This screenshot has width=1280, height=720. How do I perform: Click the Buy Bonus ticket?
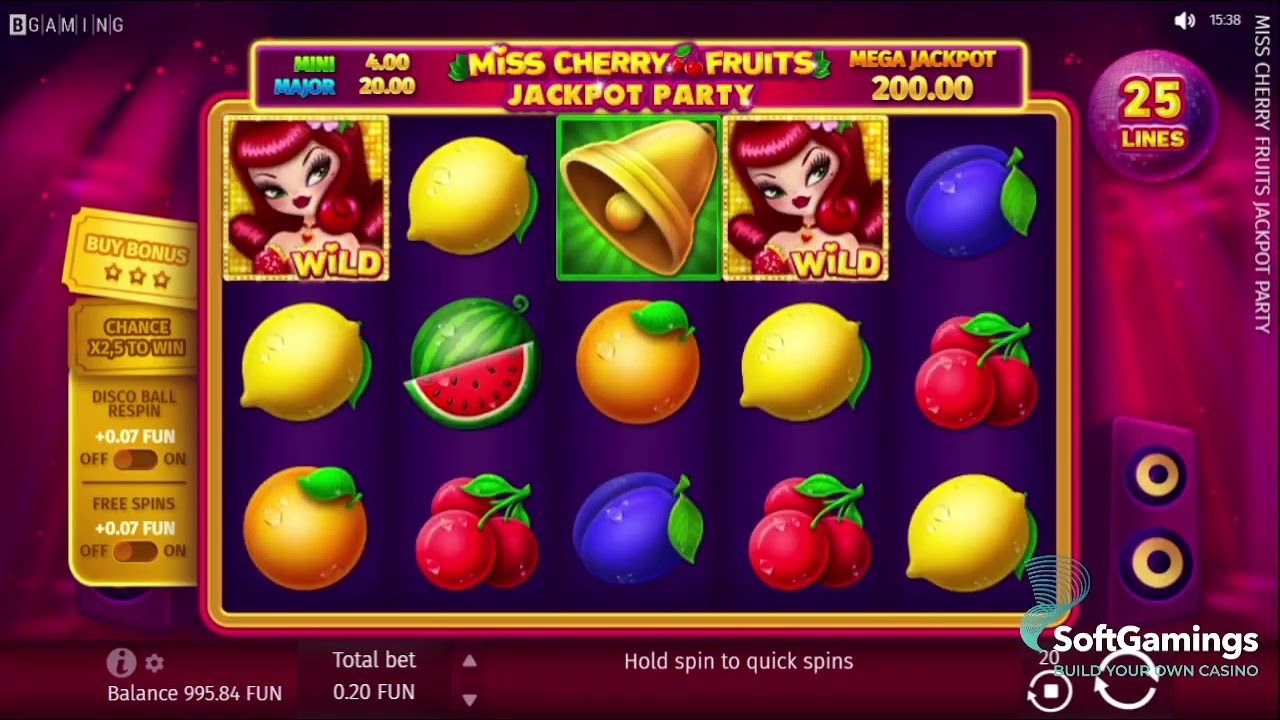(x=133, y=253)
